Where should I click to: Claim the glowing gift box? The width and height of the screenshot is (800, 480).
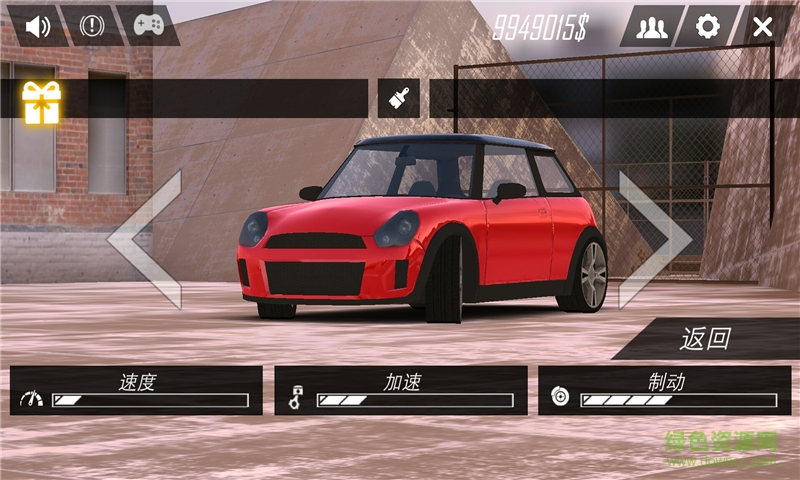(x=42, y=101)
